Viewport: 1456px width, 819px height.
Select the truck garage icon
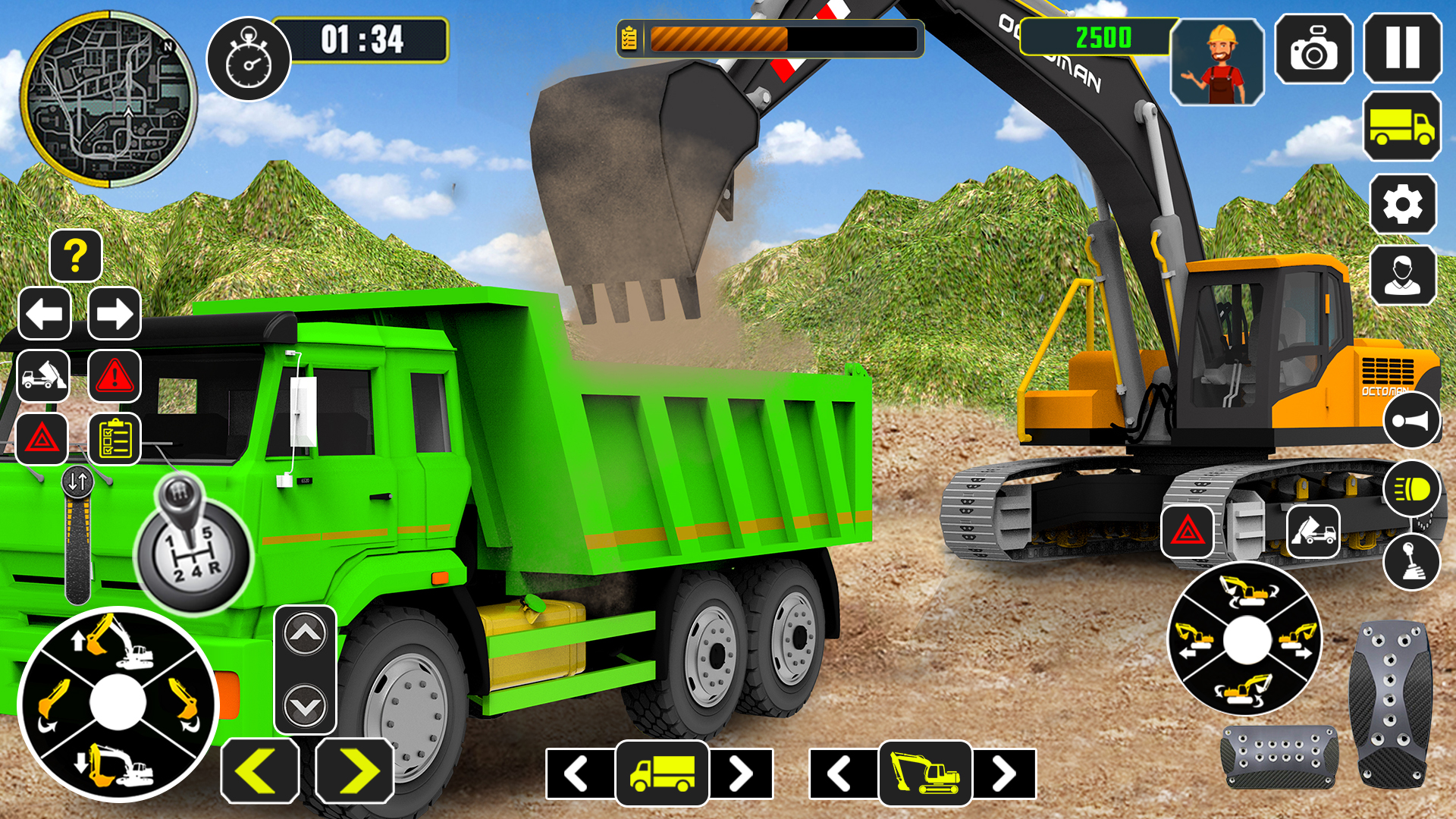pos(1401,127)
